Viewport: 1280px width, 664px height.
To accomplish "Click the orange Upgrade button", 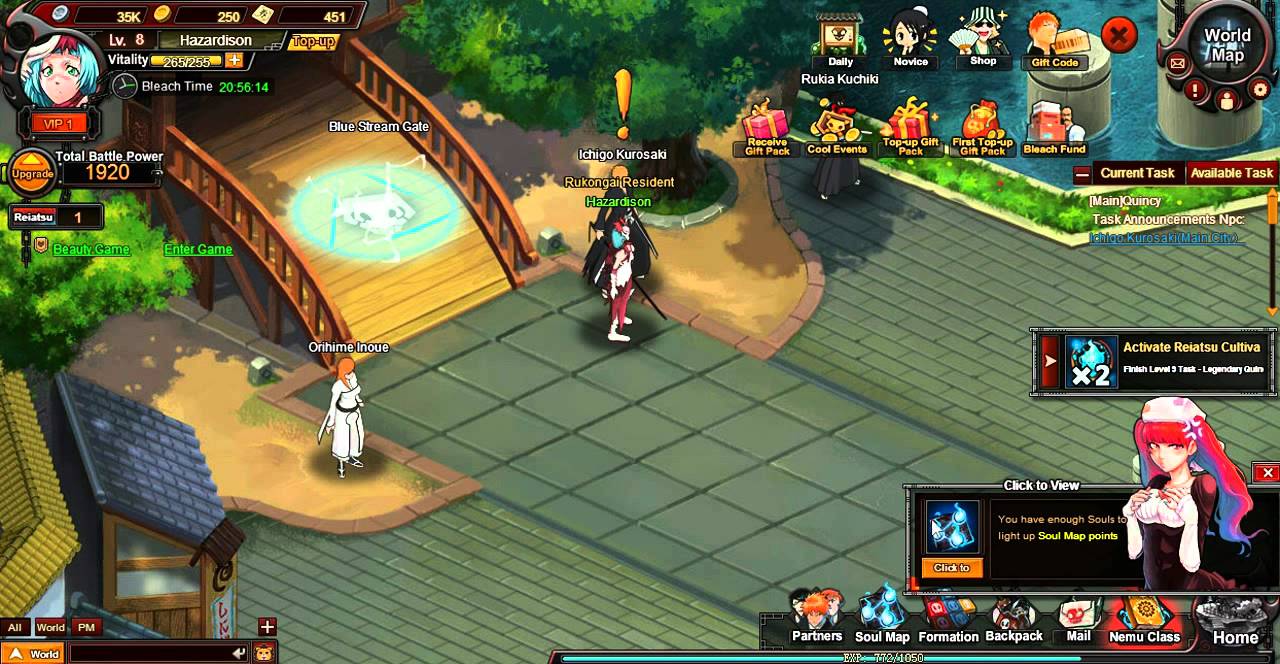I will [33, 173].
